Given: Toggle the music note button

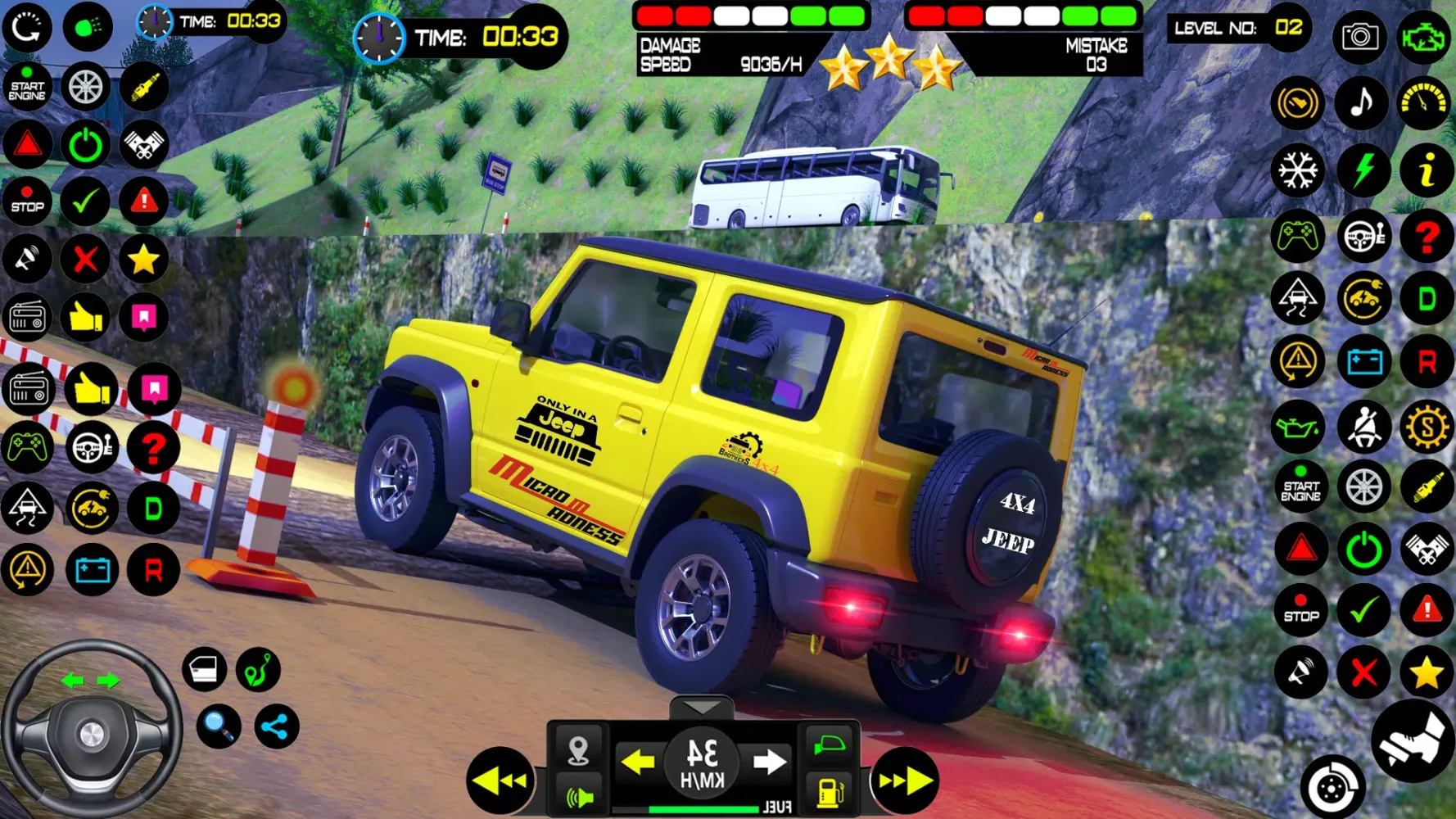Looking at the screenshot, I should (x=1361, y=103).
